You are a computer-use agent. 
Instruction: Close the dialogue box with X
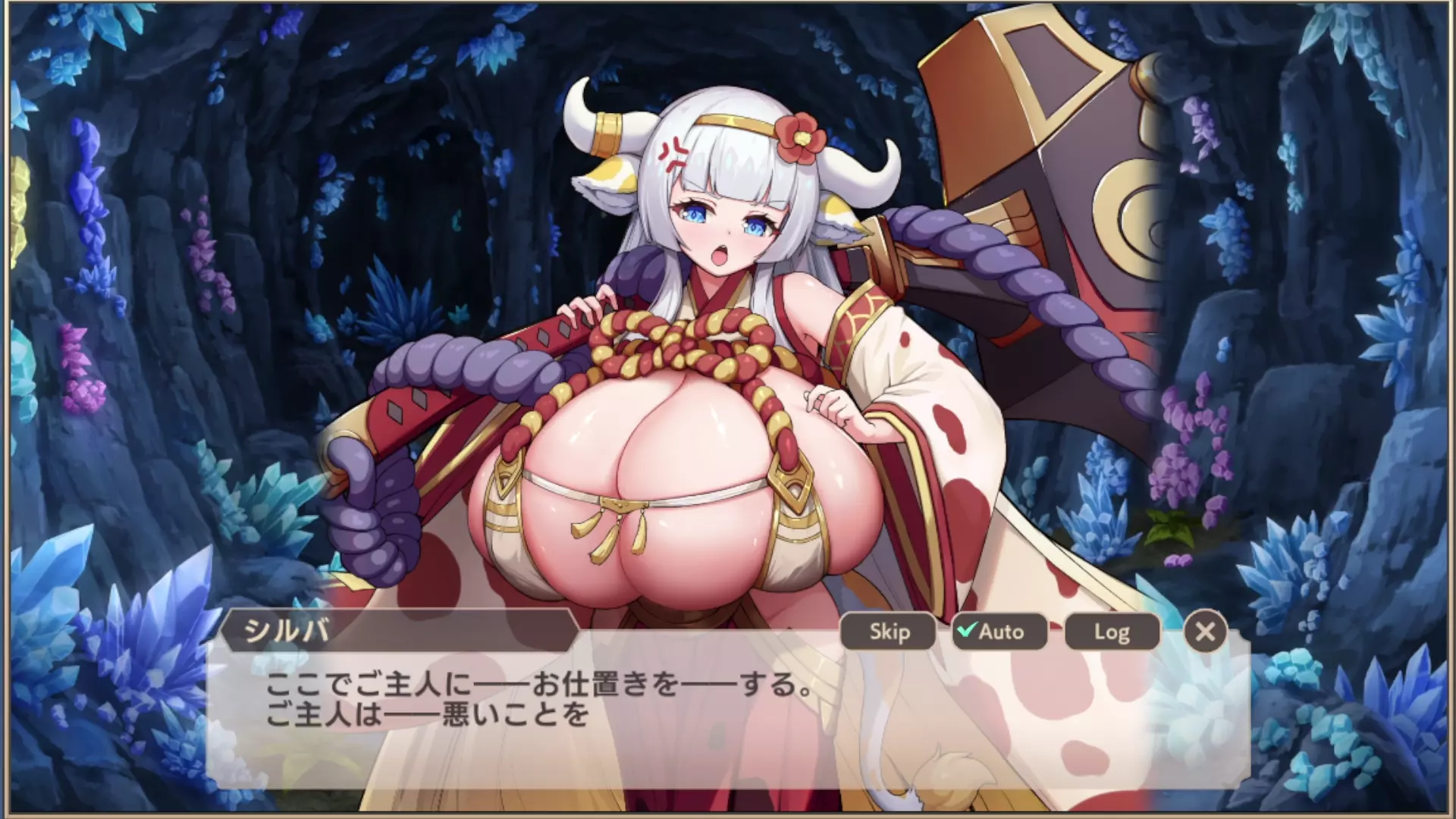[x=1204, y=632]
